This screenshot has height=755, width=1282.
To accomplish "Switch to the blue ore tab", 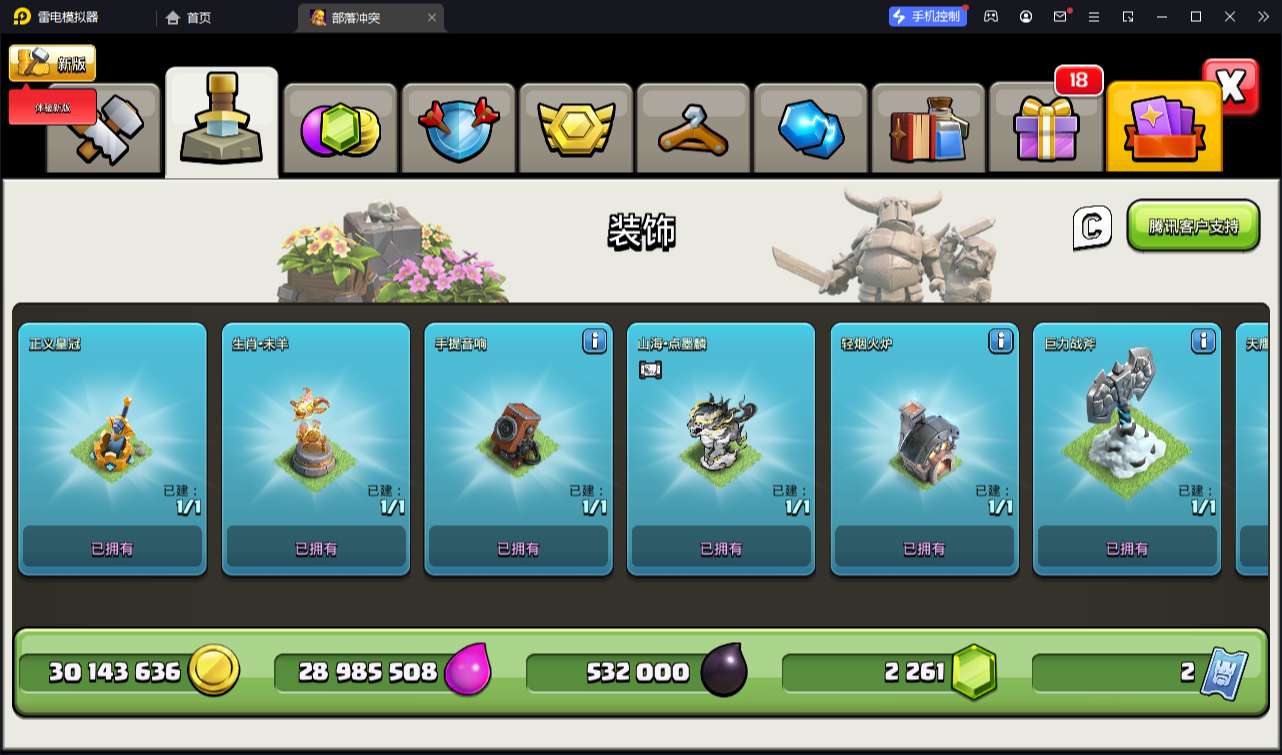I will (811, 130).
